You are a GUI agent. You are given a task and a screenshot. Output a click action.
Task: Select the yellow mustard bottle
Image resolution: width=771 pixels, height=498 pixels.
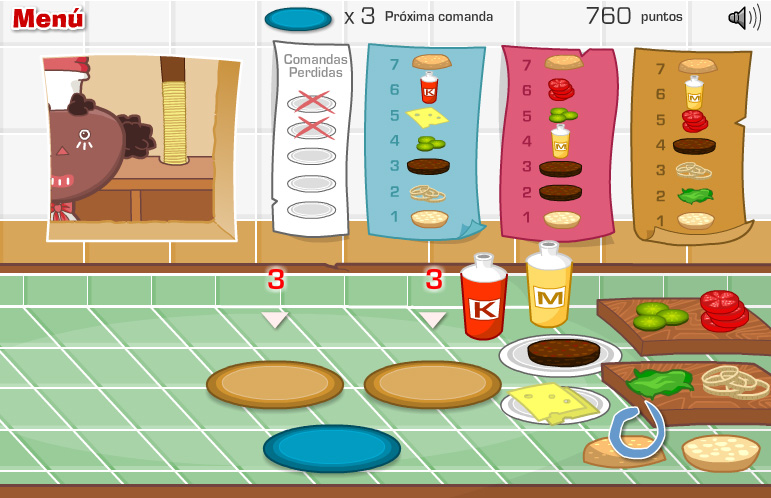(549, 287)
